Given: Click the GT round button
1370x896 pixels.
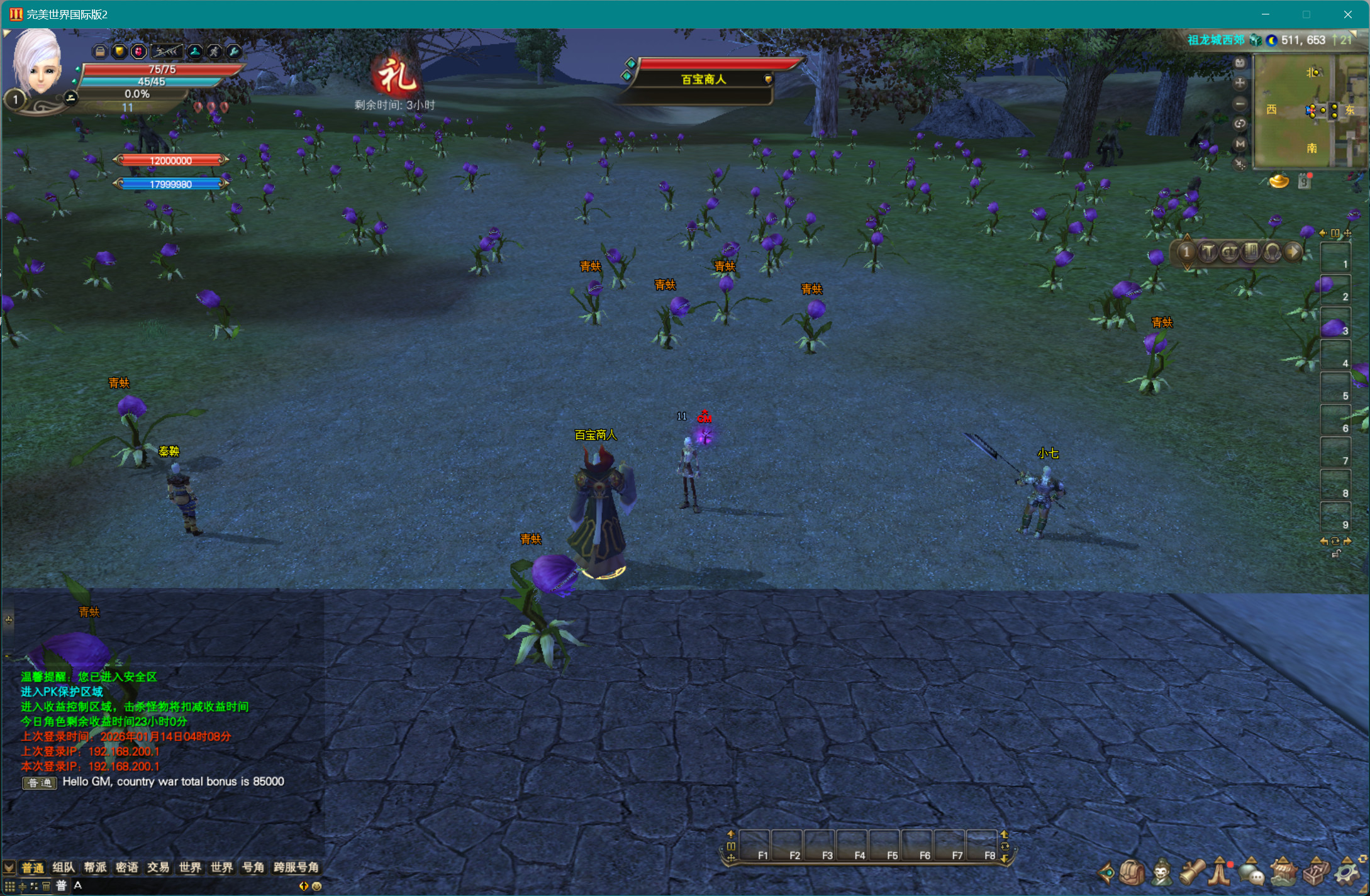Looking at the screenshot, I should (1229, 252).
